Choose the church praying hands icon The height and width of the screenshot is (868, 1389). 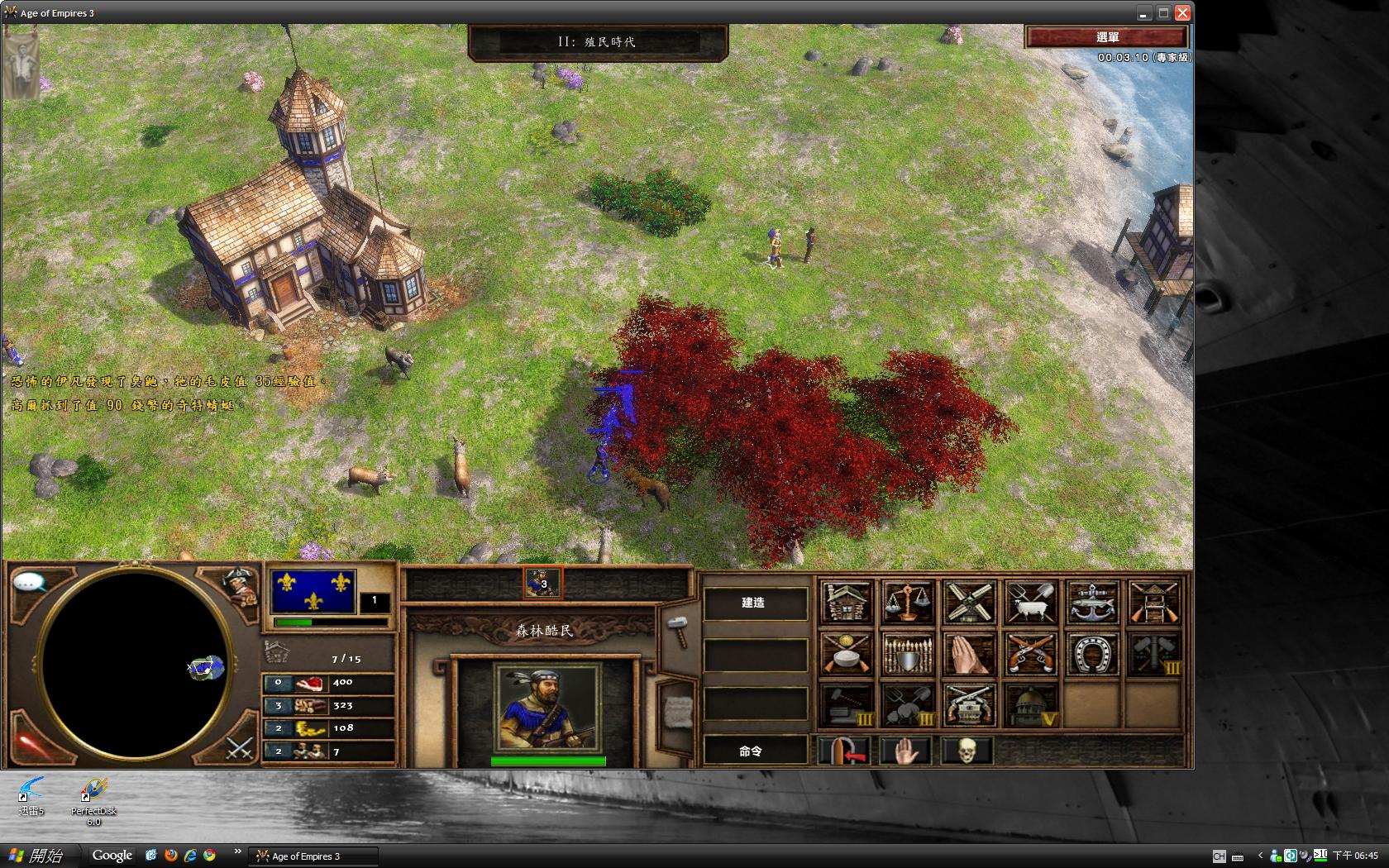tap(968, 653)
